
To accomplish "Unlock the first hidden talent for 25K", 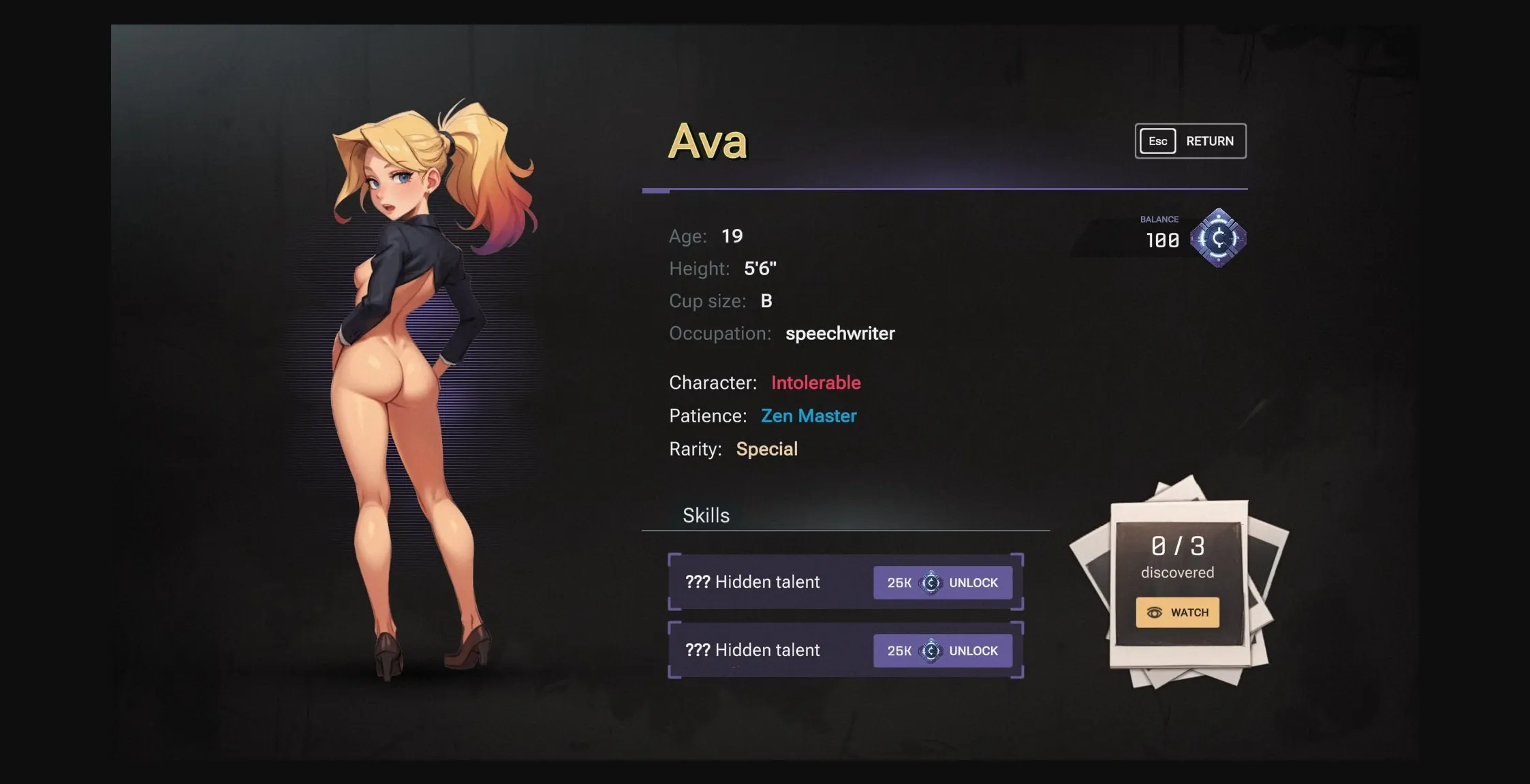I will [x=942, y=582].
